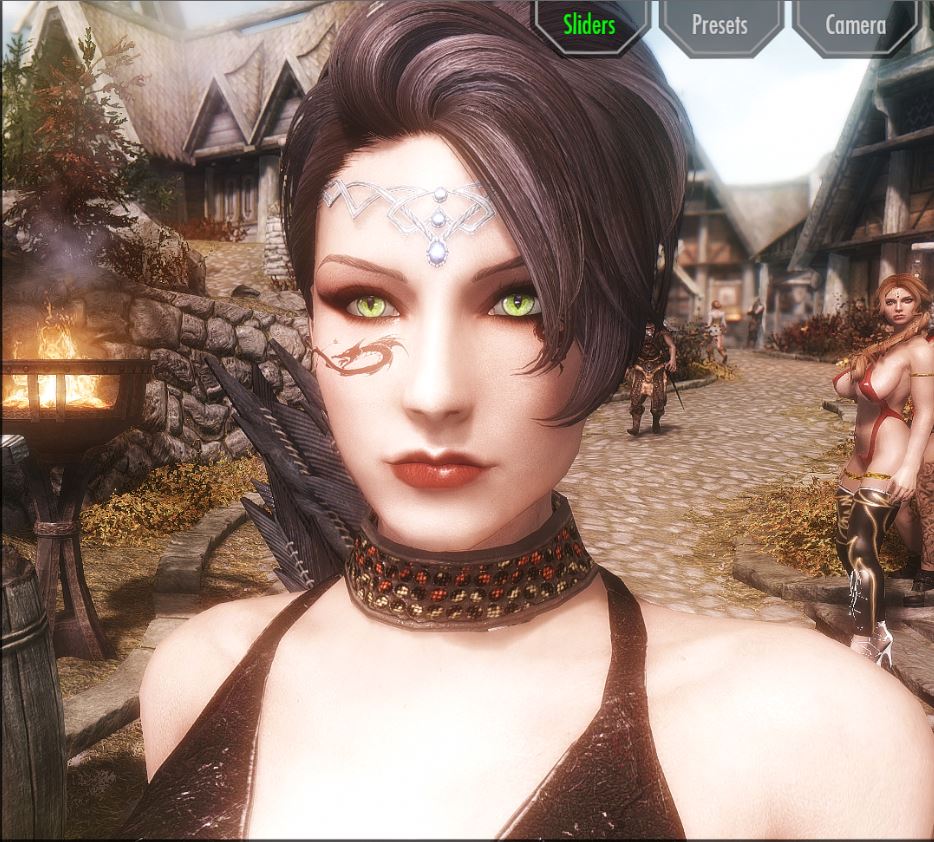Switch to the Sliders tab

click(x=589, y=25)
